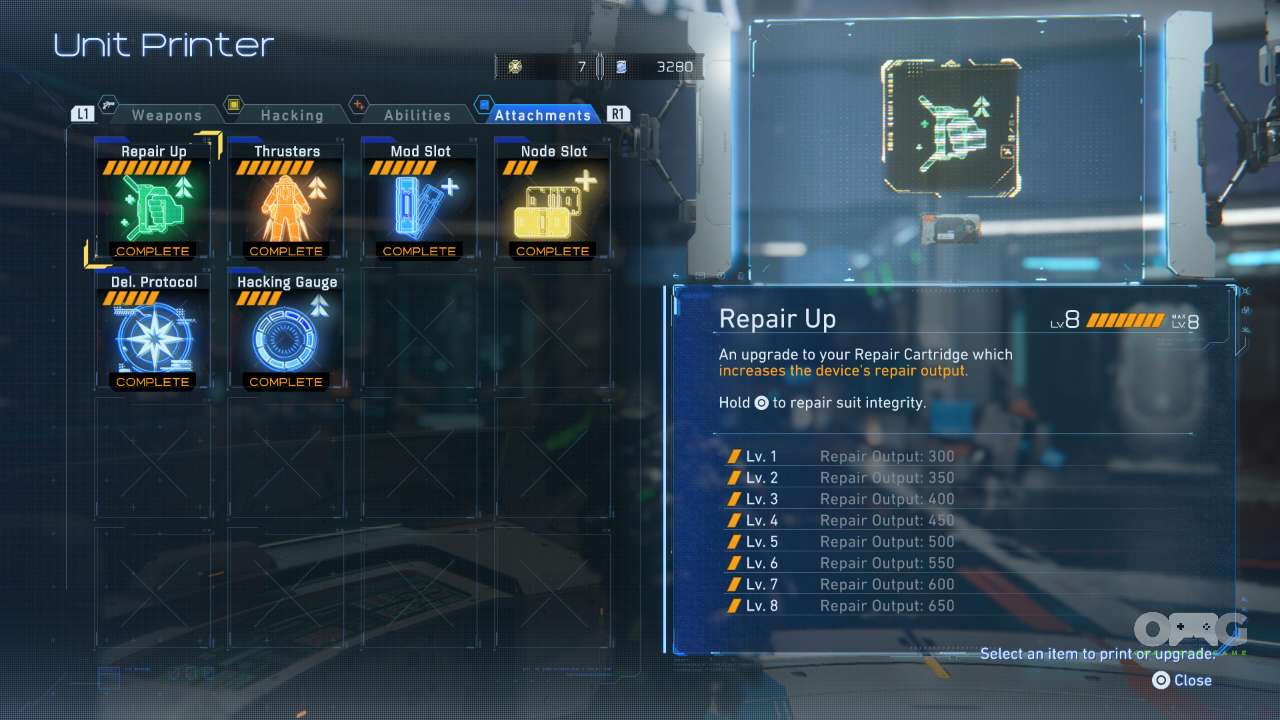Select the Attachments tab
The height and width of the screenshot is (720, 1280).
[x=541, y=115]
